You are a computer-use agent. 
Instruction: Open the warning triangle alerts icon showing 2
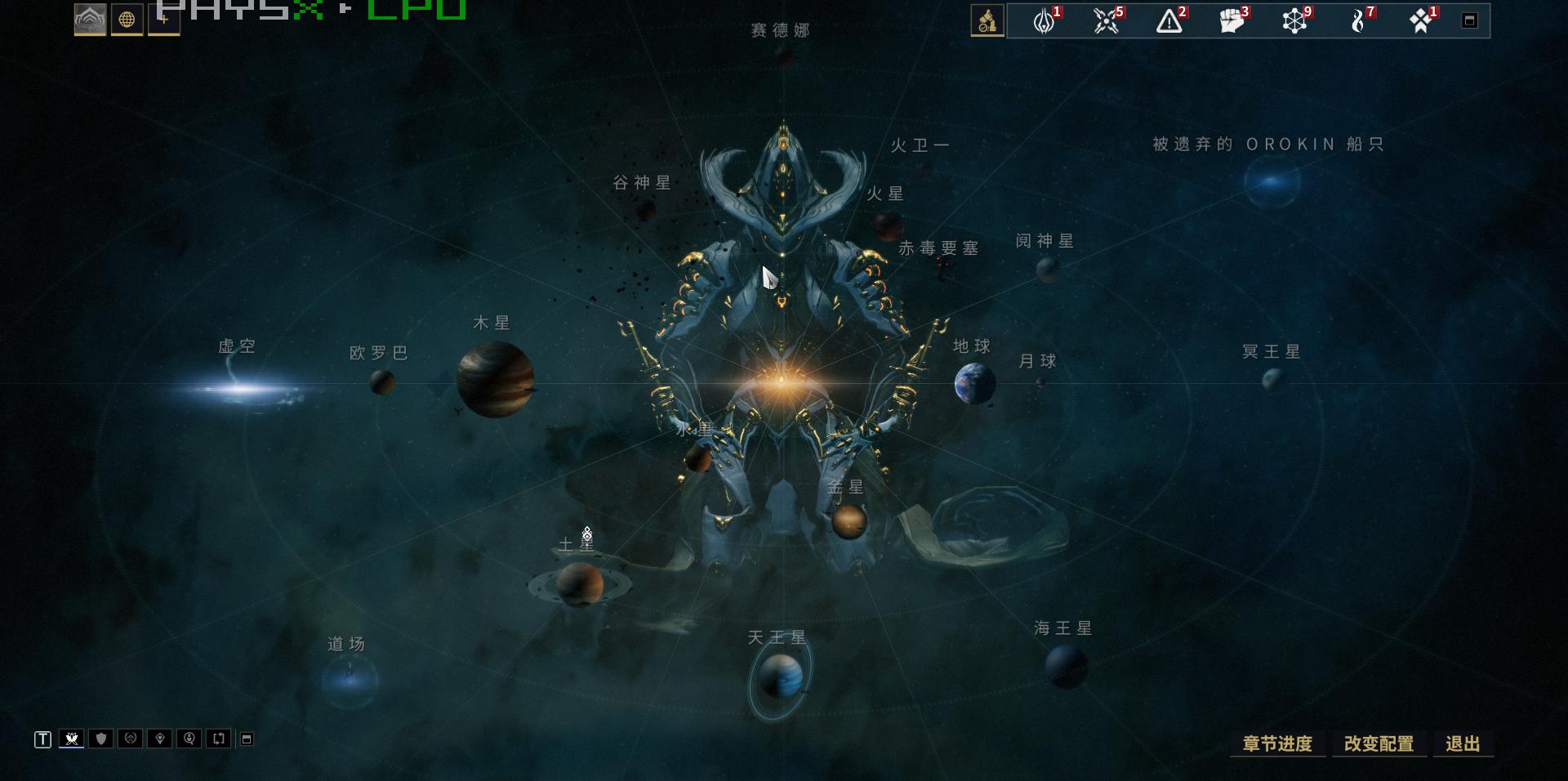[x=1169, y=22]
